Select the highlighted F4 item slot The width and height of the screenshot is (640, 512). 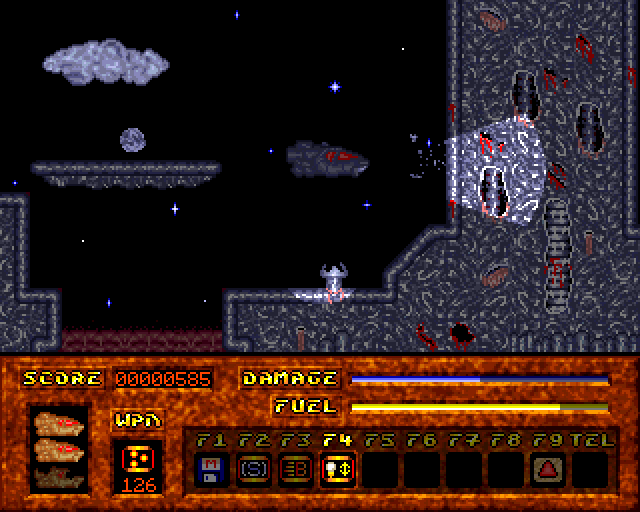click(336, 468)
